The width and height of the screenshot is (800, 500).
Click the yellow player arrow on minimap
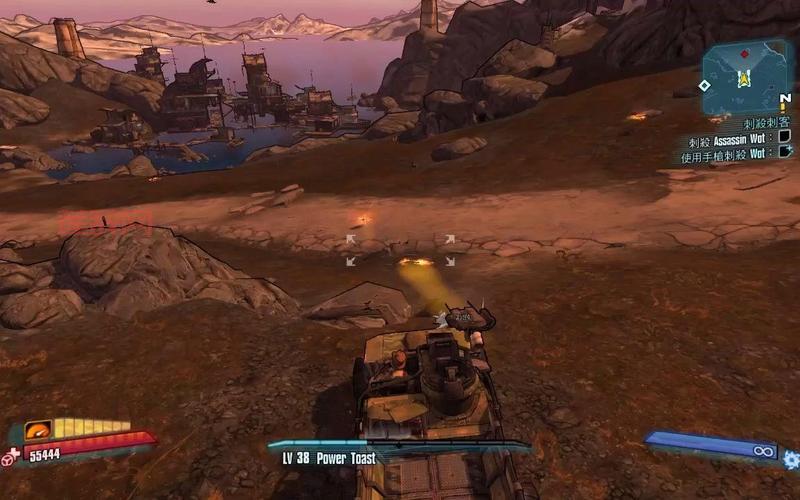[744, 78]
